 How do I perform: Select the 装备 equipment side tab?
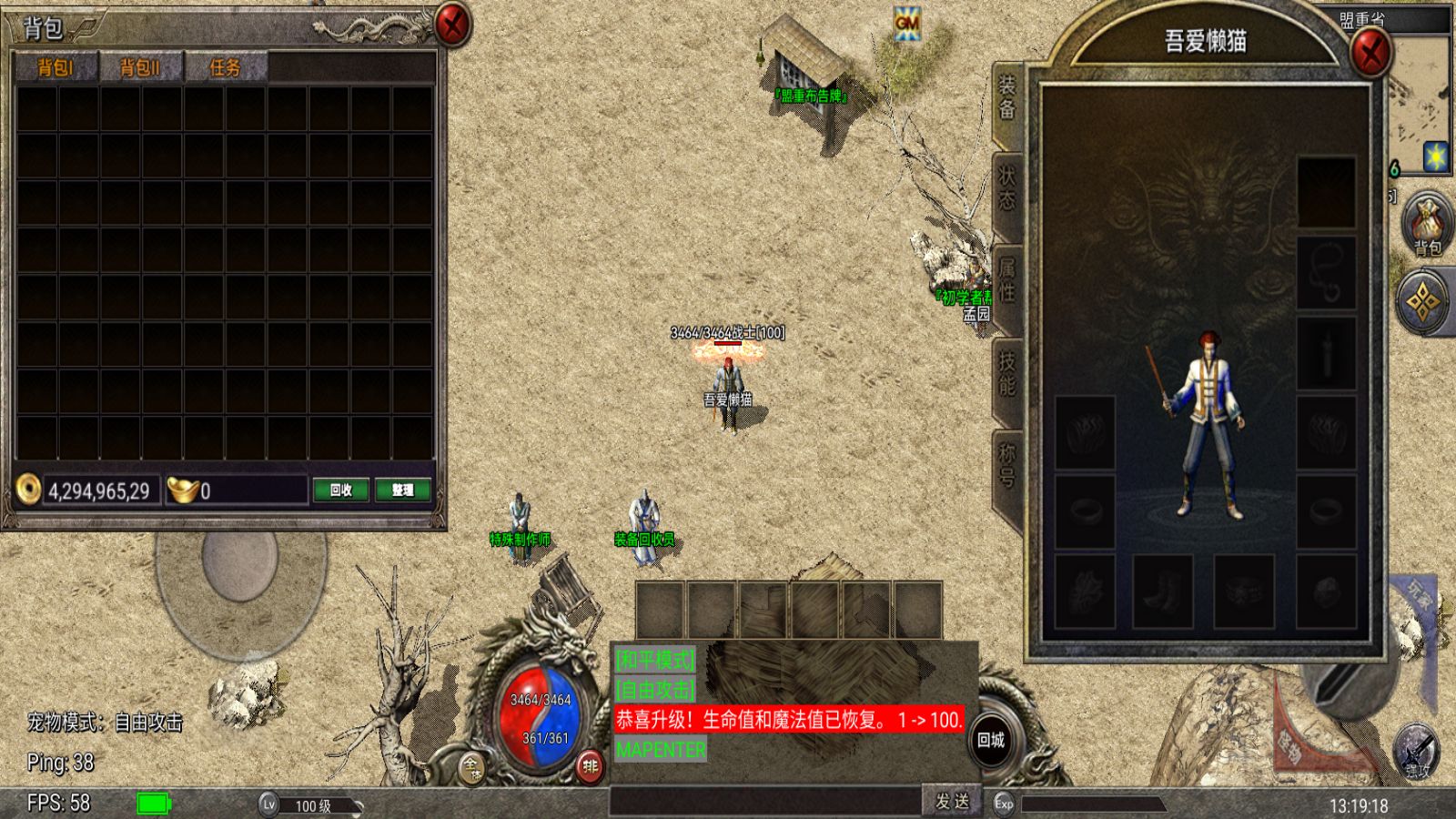[x=1007, y=98]
